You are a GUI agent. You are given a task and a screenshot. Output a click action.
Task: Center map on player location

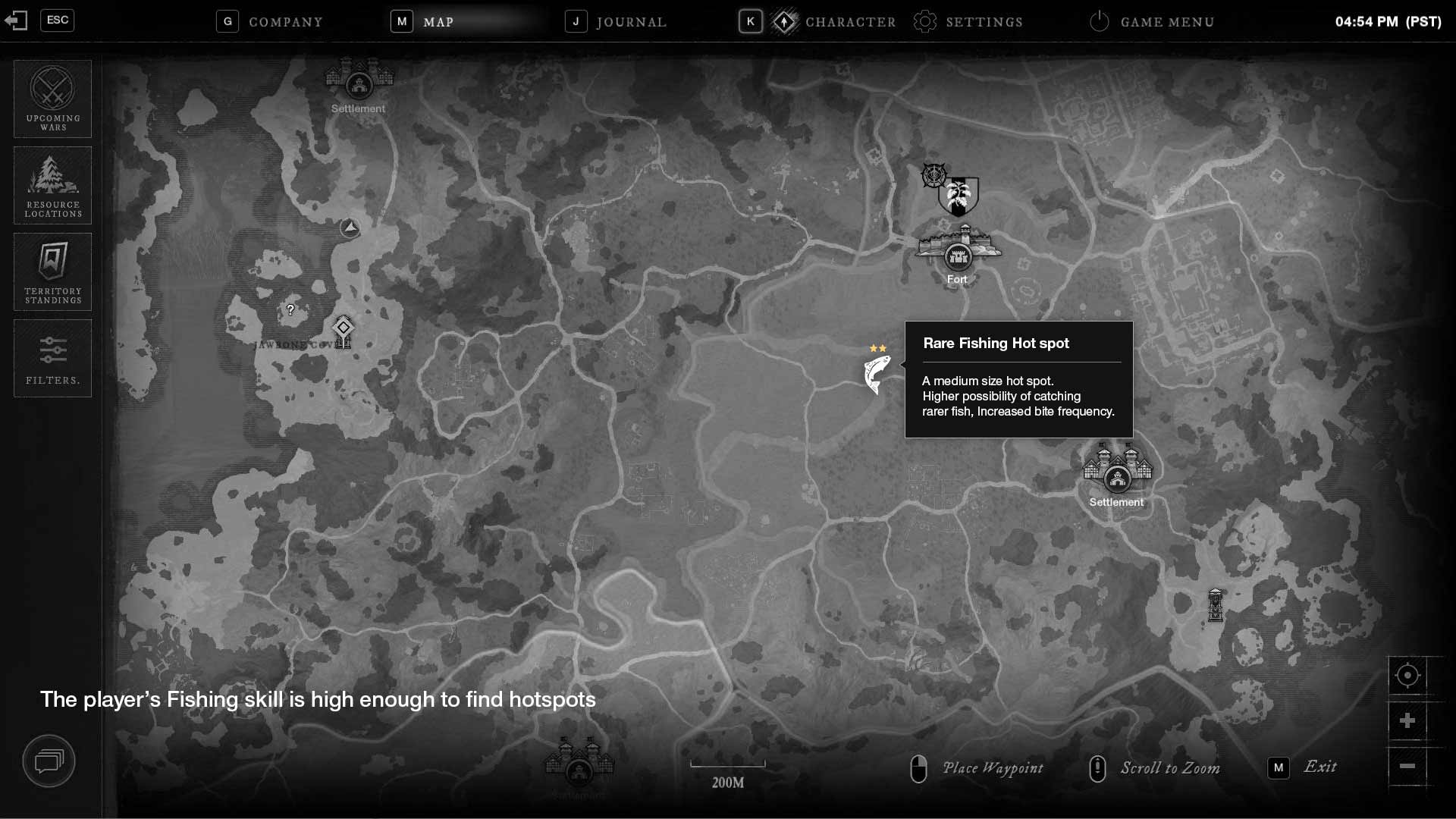[x=1407, y=675]
